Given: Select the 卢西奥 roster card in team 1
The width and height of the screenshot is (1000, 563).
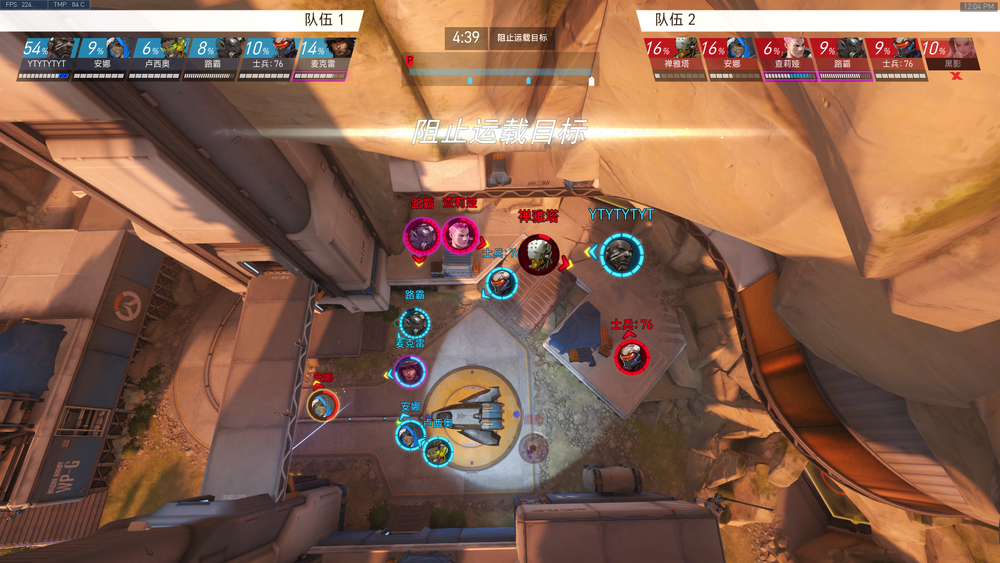Looking at the screenshot, I should coord(158,55).
